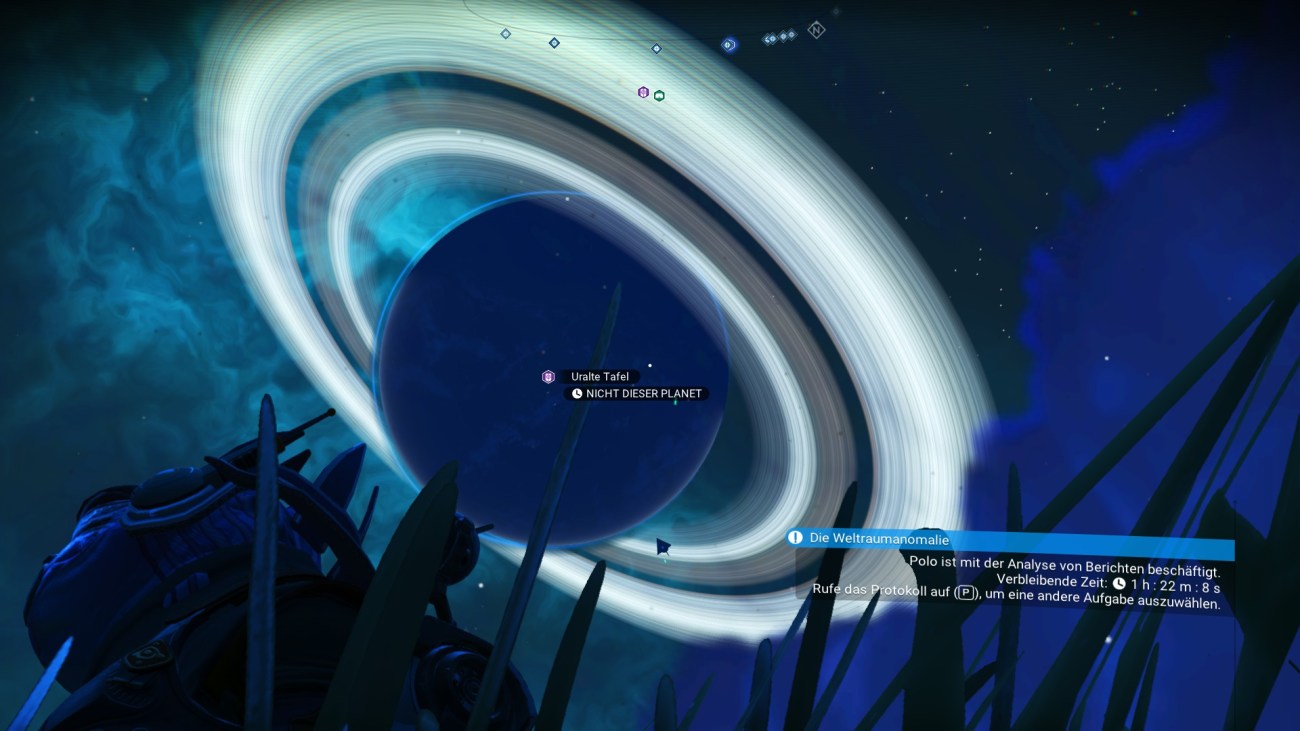Select the North indicator on the compass
Screen dimensions: 1300x731
tap(816, 30)
